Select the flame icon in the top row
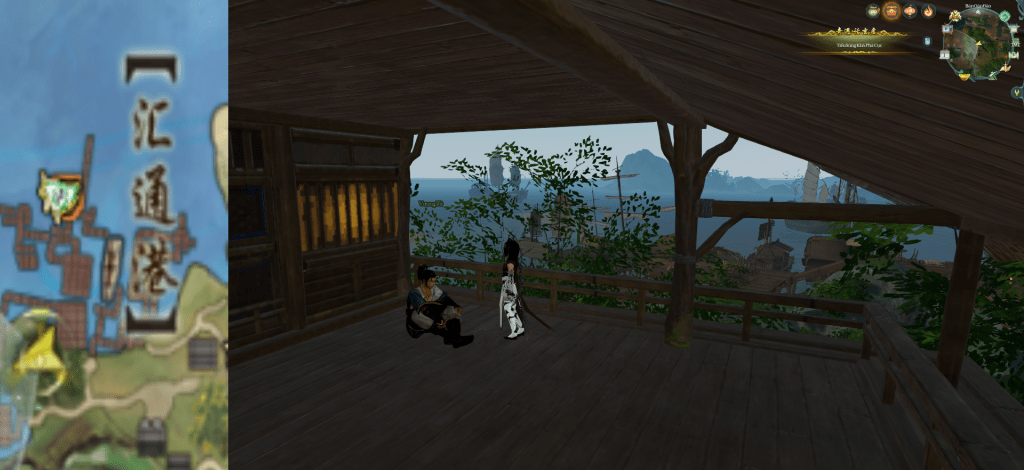 click(x=928, y=11)
